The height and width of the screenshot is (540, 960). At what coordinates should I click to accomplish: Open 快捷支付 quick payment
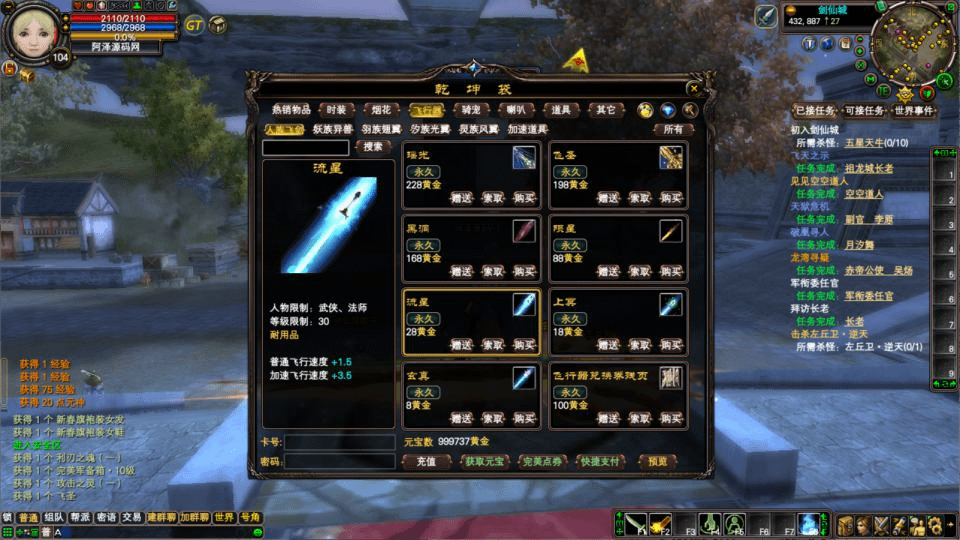600,462
